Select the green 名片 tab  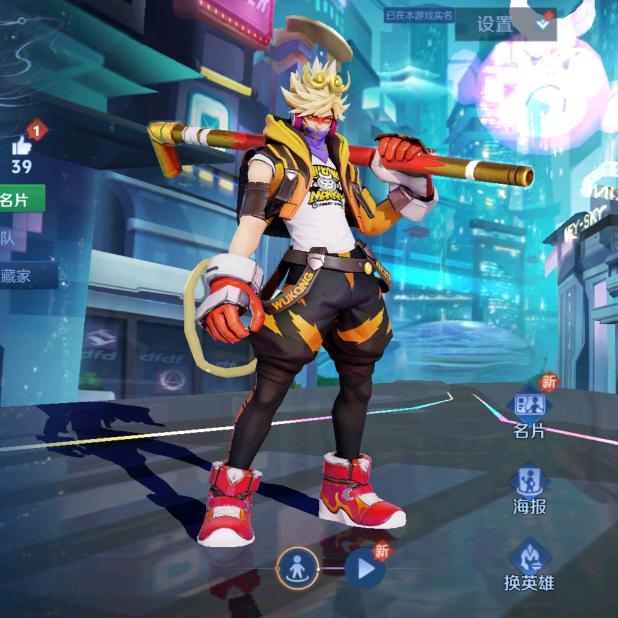[x=20, y=199]
